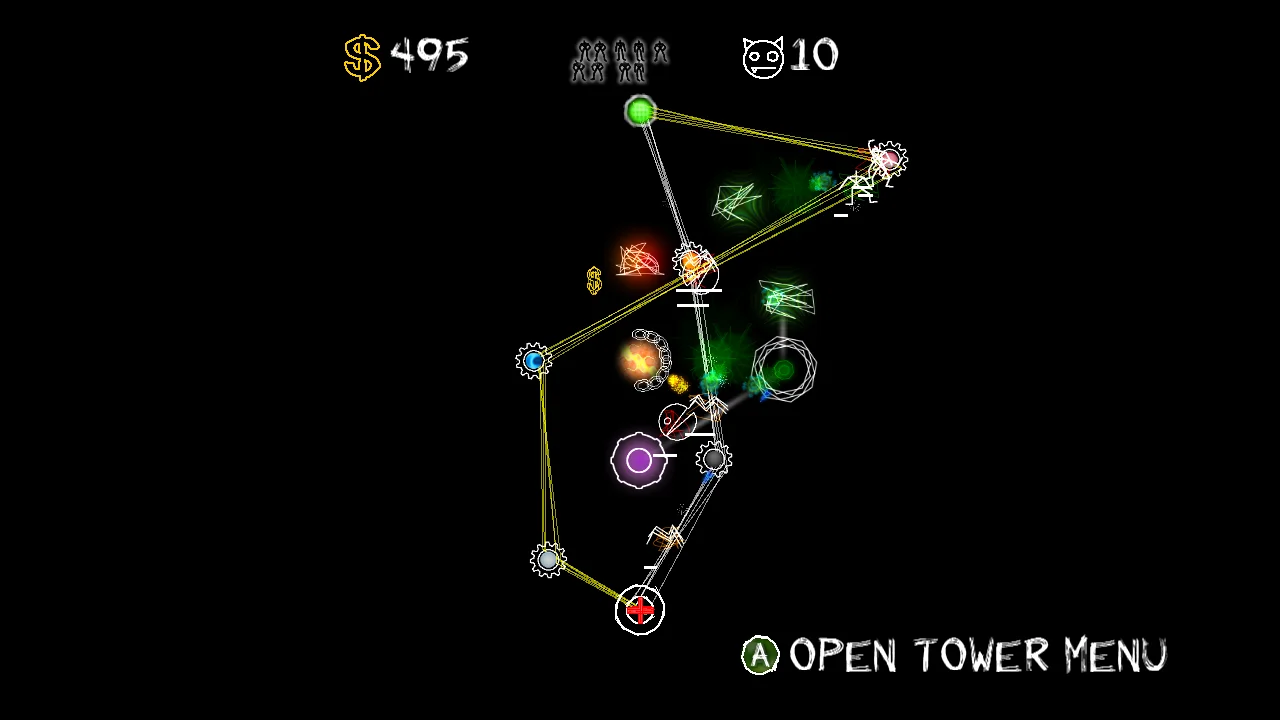Click the blue gear tower on the left
This screenshot has width=1280, height=720.
[533, 360]
